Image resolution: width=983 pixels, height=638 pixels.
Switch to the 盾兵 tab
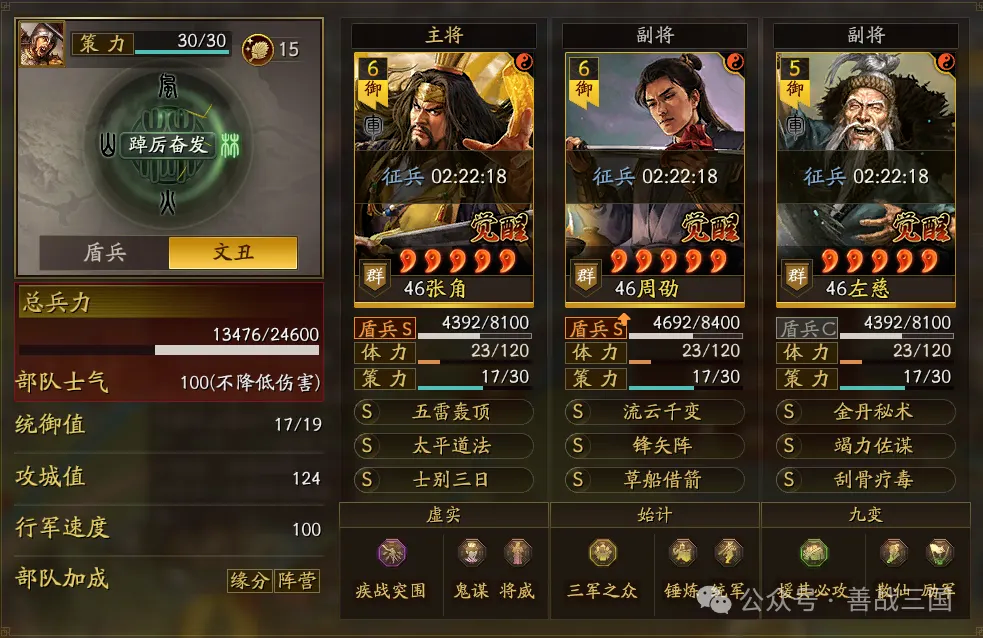click(104, 252)
